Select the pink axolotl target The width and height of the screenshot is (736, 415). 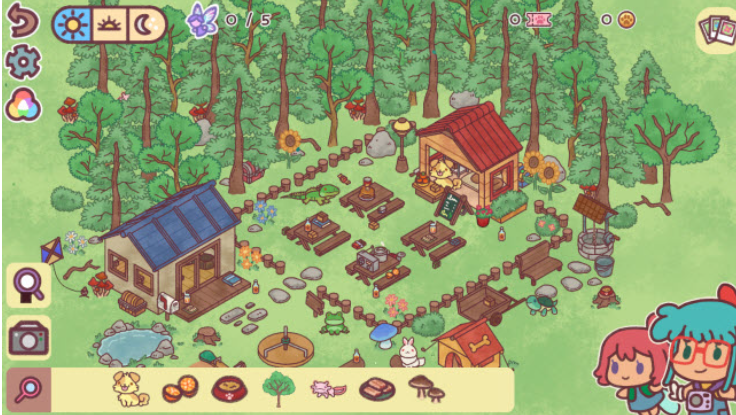pos(327,388)
